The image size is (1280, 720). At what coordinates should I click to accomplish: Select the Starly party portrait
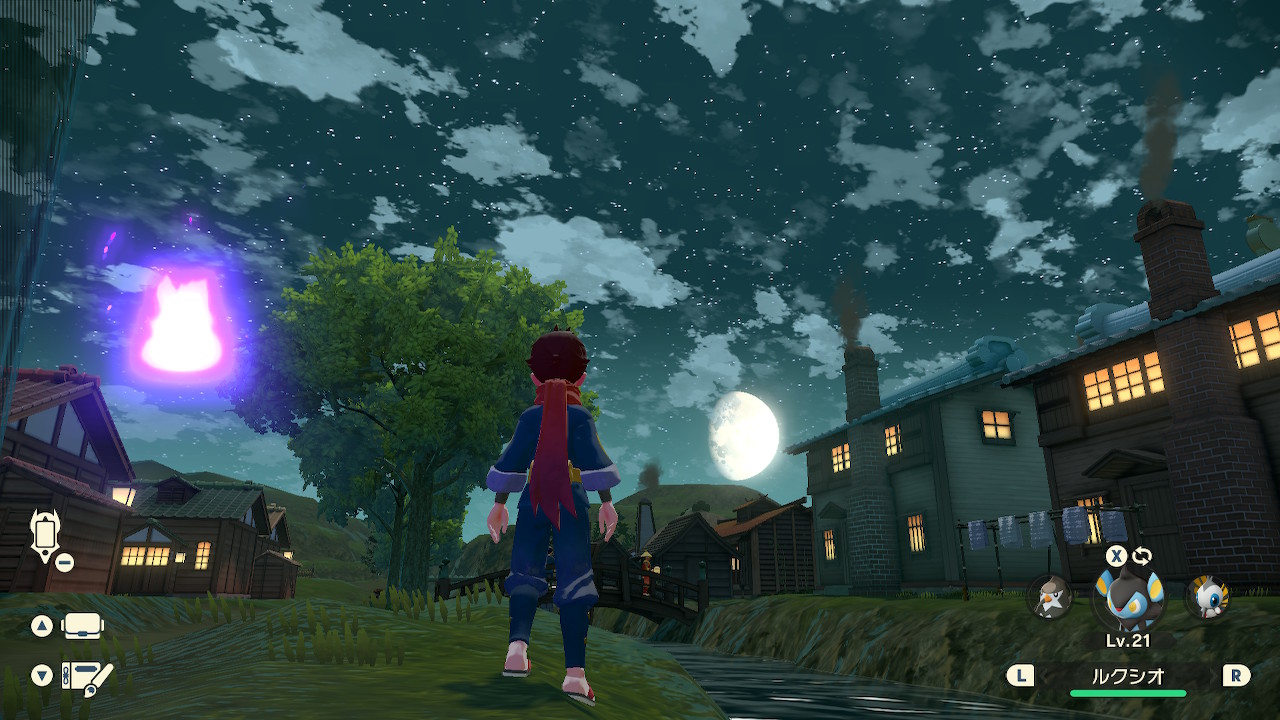(x=1050, y=597)
